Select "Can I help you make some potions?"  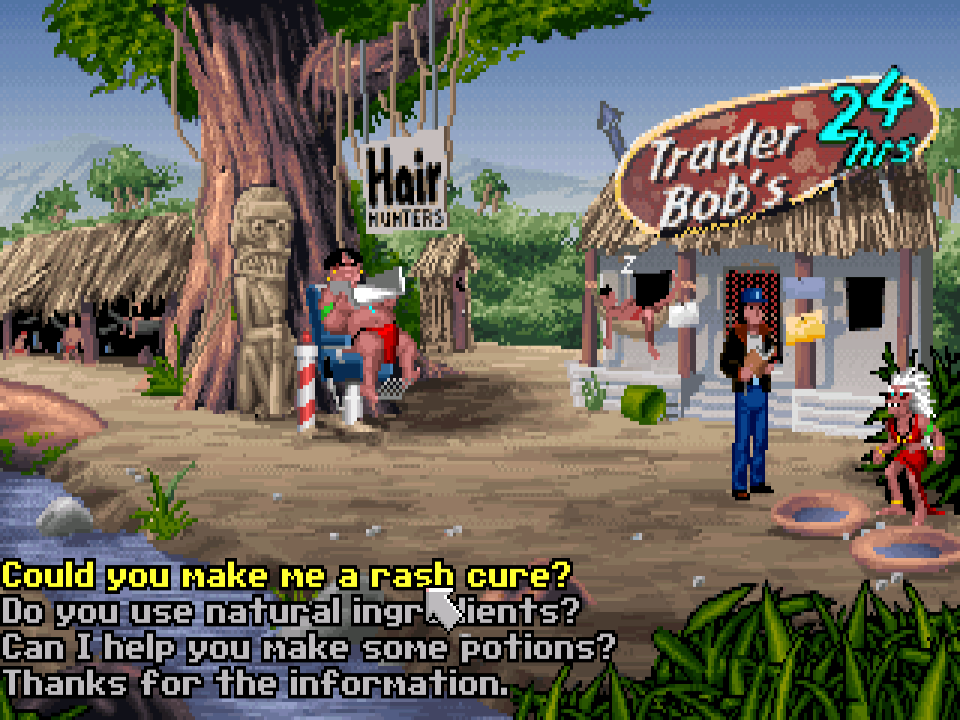point(308,647)
